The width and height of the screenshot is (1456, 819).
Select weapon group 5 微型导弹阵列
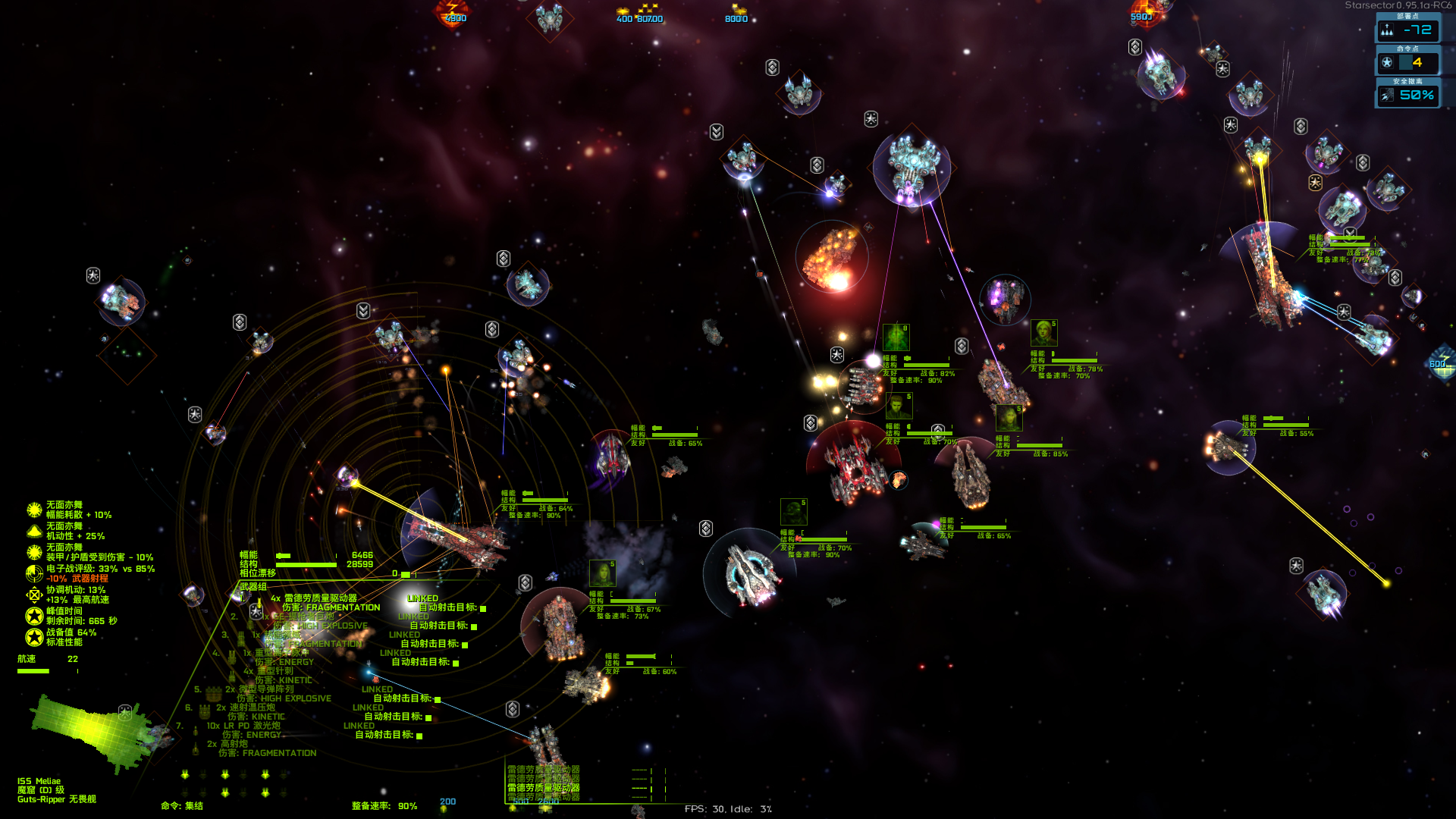pos(265,689)
